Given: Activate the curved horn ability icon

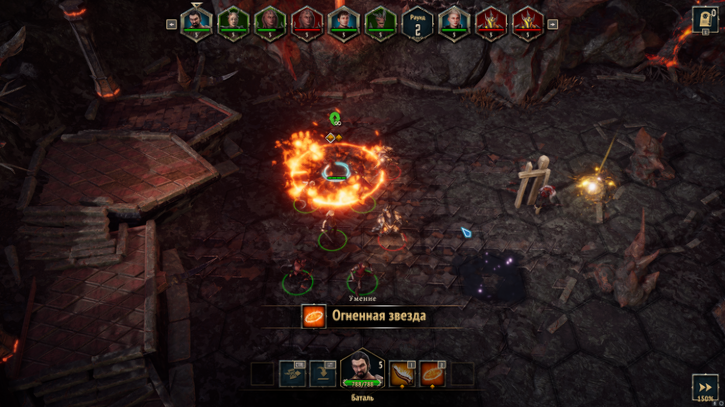Looking at the screenshot, I should (x=402, y=373).
